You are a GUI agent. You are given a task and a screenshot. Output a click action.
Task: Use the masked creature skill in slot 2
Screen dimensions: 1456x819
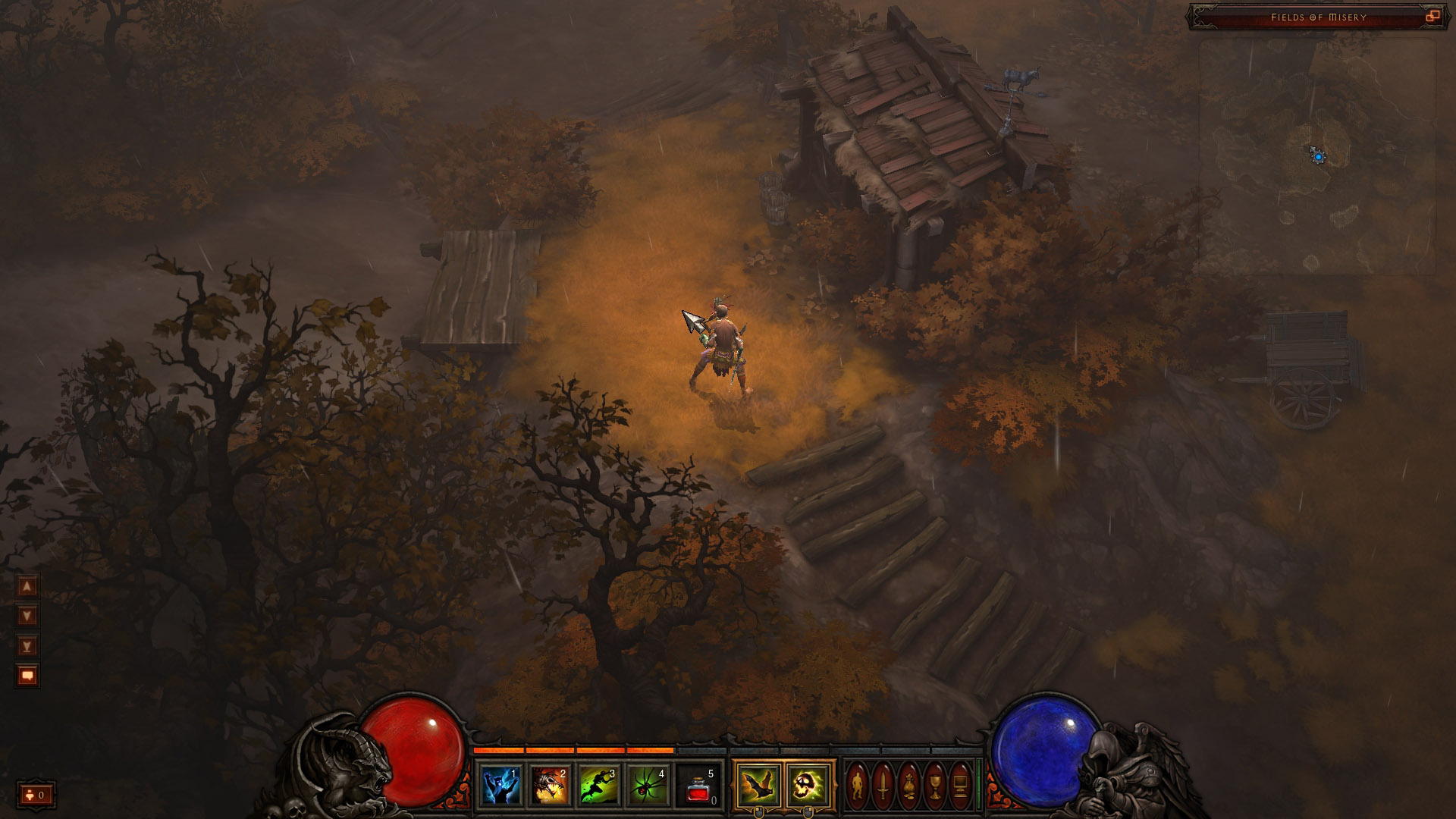tap(551, 785)
